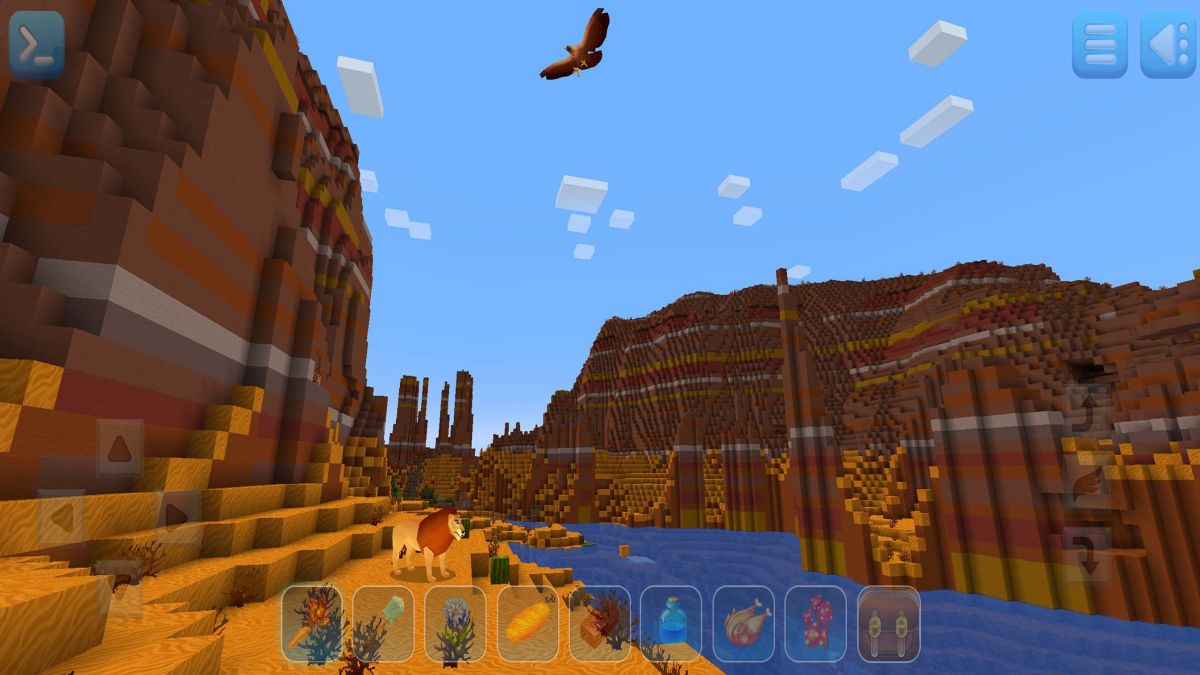Open the hamburger menu
The height and width of the screenshot is (675, 1200).
tap(1099, 45)
